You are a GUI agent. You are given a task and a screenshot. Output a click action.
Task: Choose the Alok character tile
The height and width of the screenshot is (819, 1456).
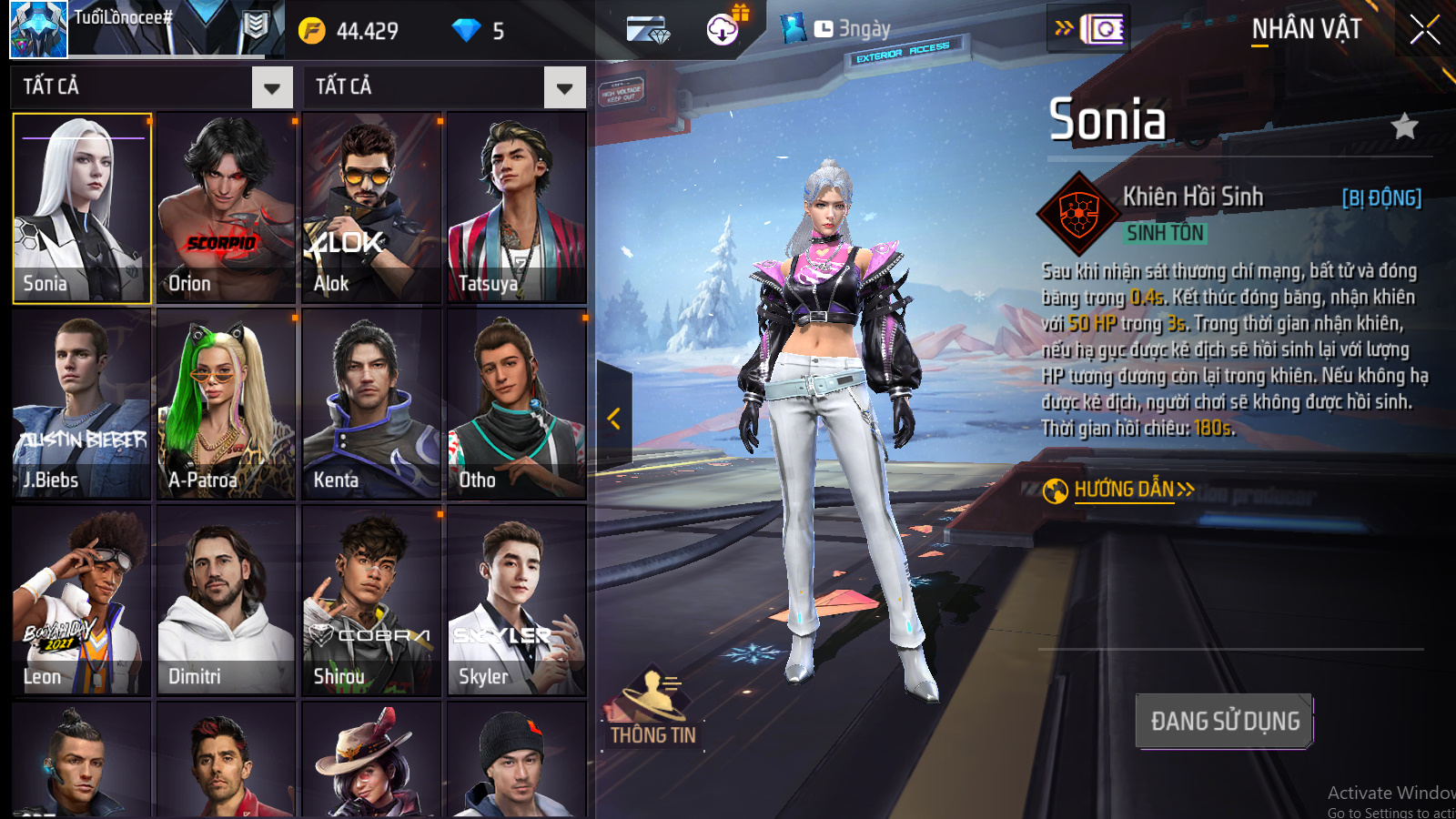point(371,208)
